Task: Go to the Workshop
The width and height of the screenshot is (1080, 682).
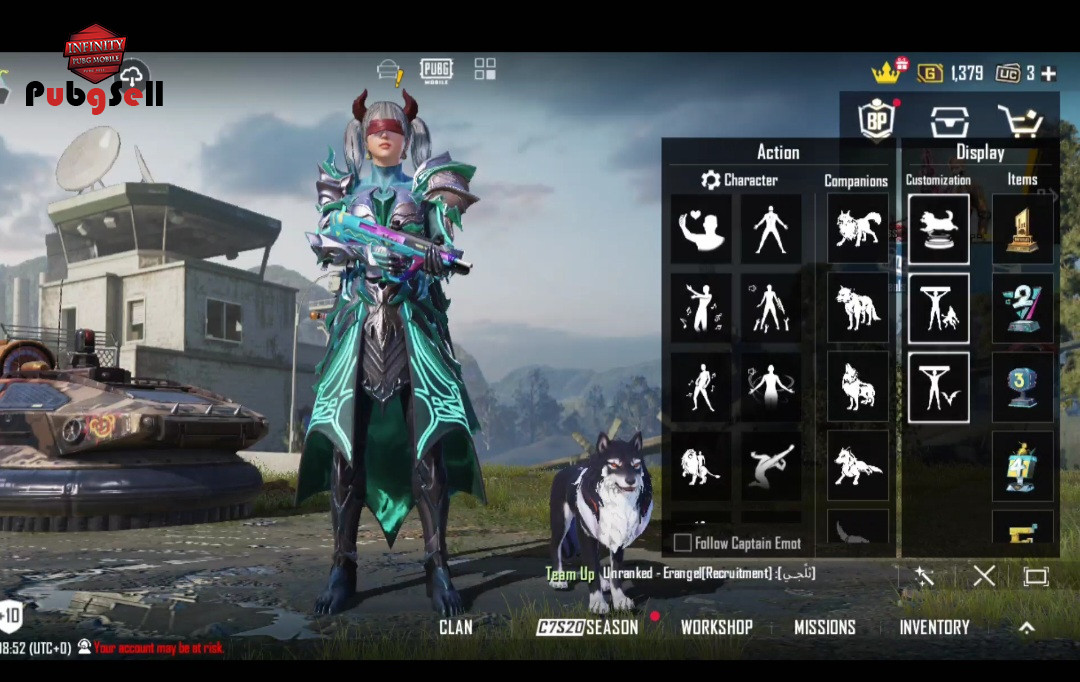Action: pyautogui.click(x=716, y=627)
